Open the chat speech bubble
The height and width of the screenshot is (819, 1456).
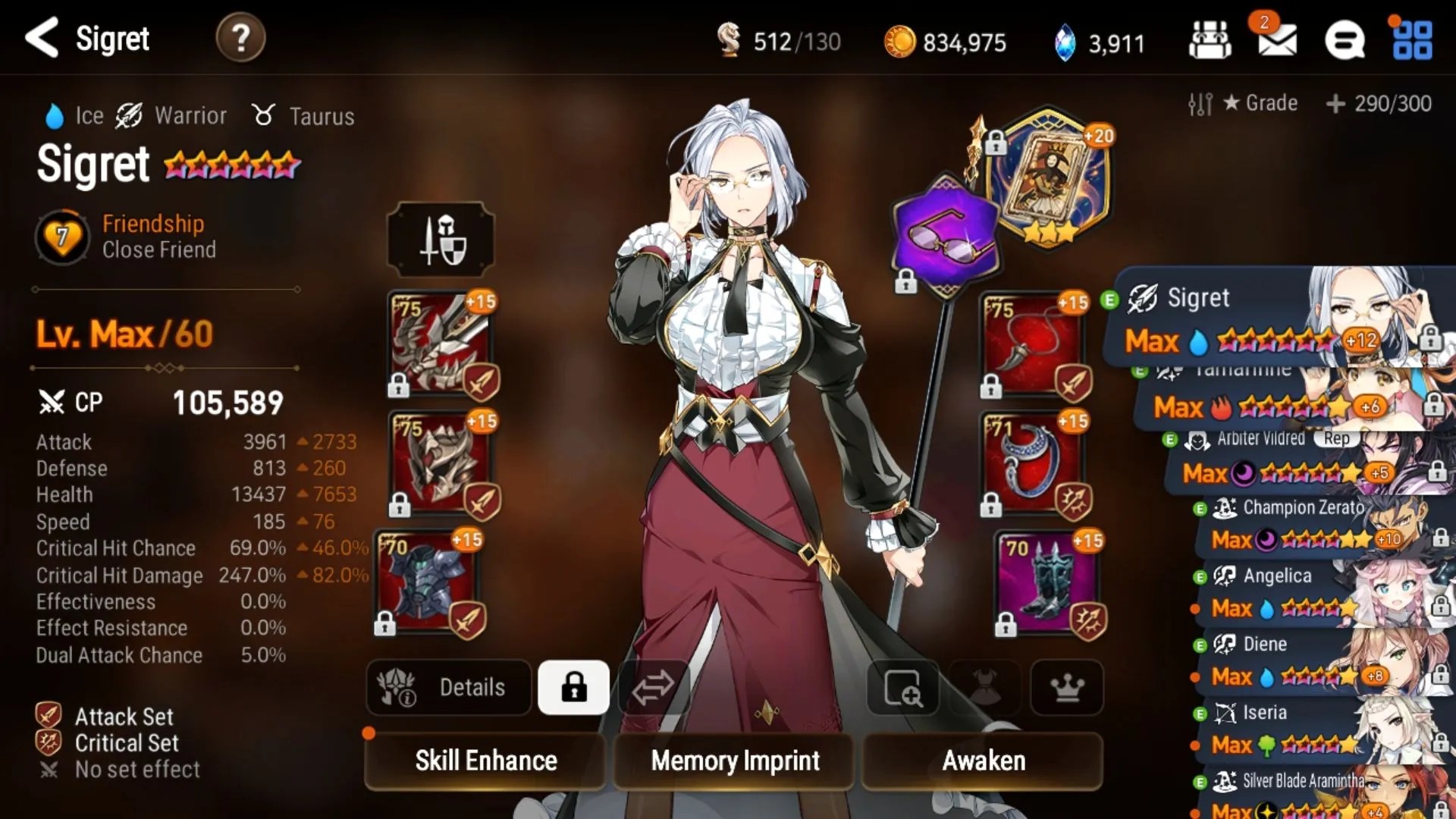(1345, 41)
